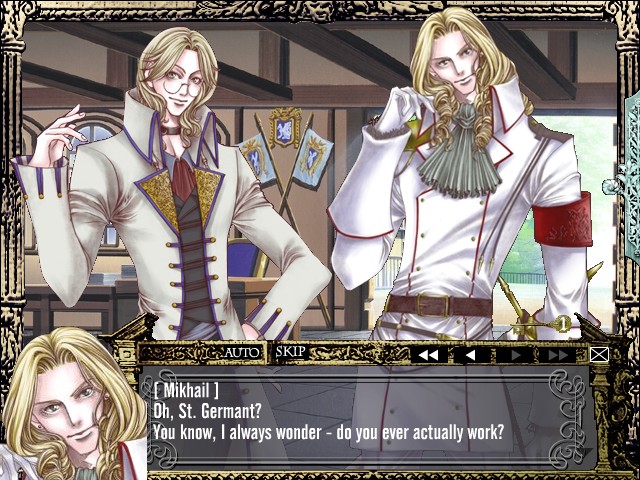Fast-forward with the double-right arrow
The height and width of the screenshot is (480, 640).
tap(558, 354)
